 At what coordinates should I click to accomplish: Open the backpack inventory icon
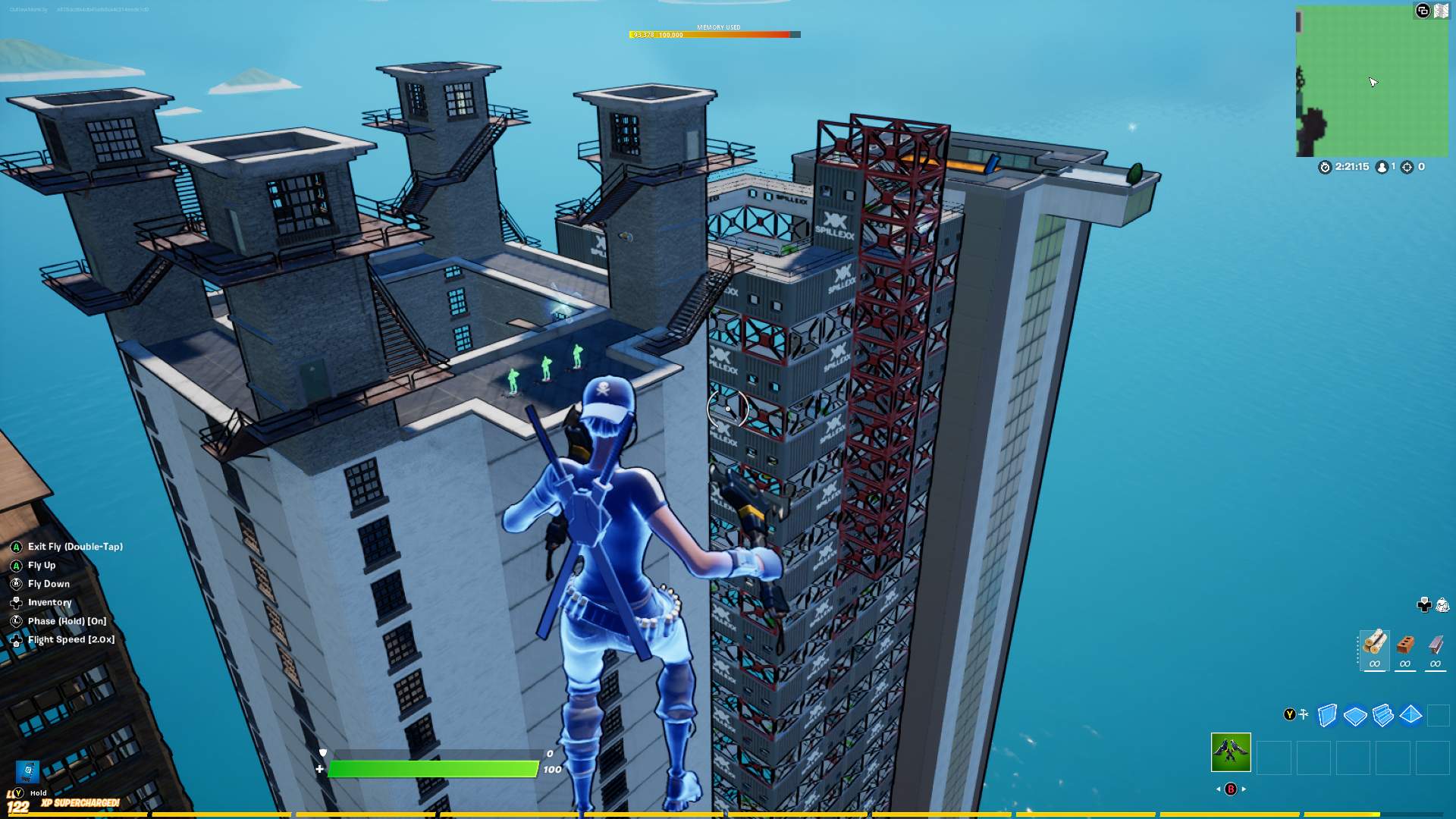click(1442, 604)
